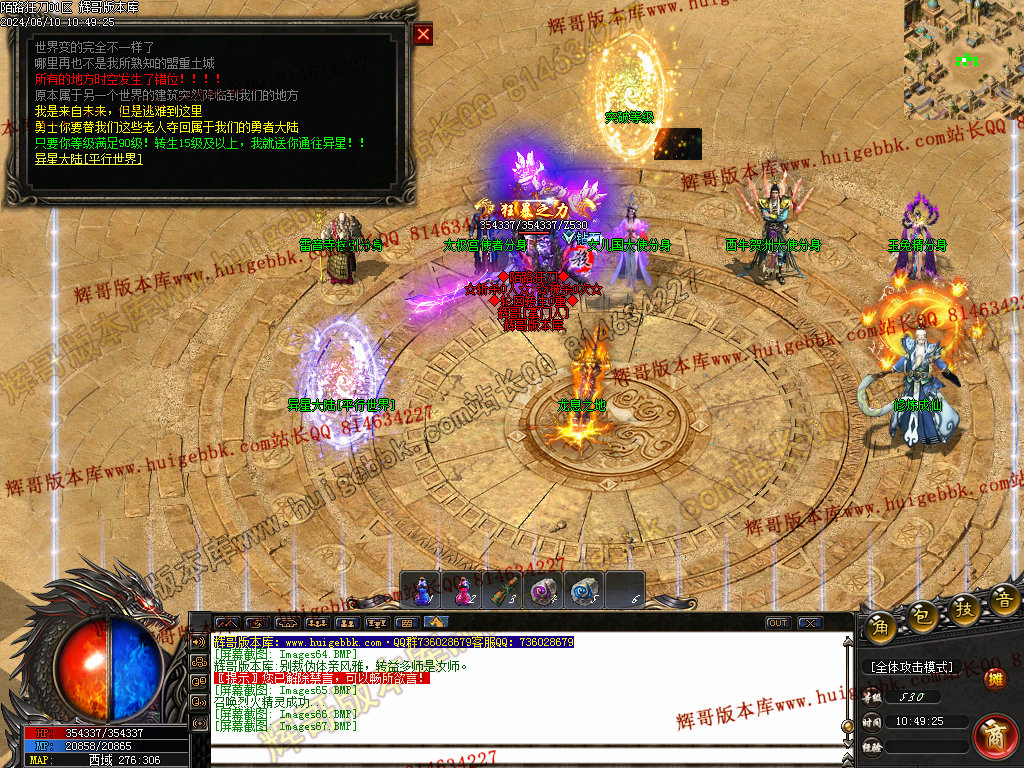Open the minimap
The width and height of the screenshot is (1024, 768).
pos(963,60)
